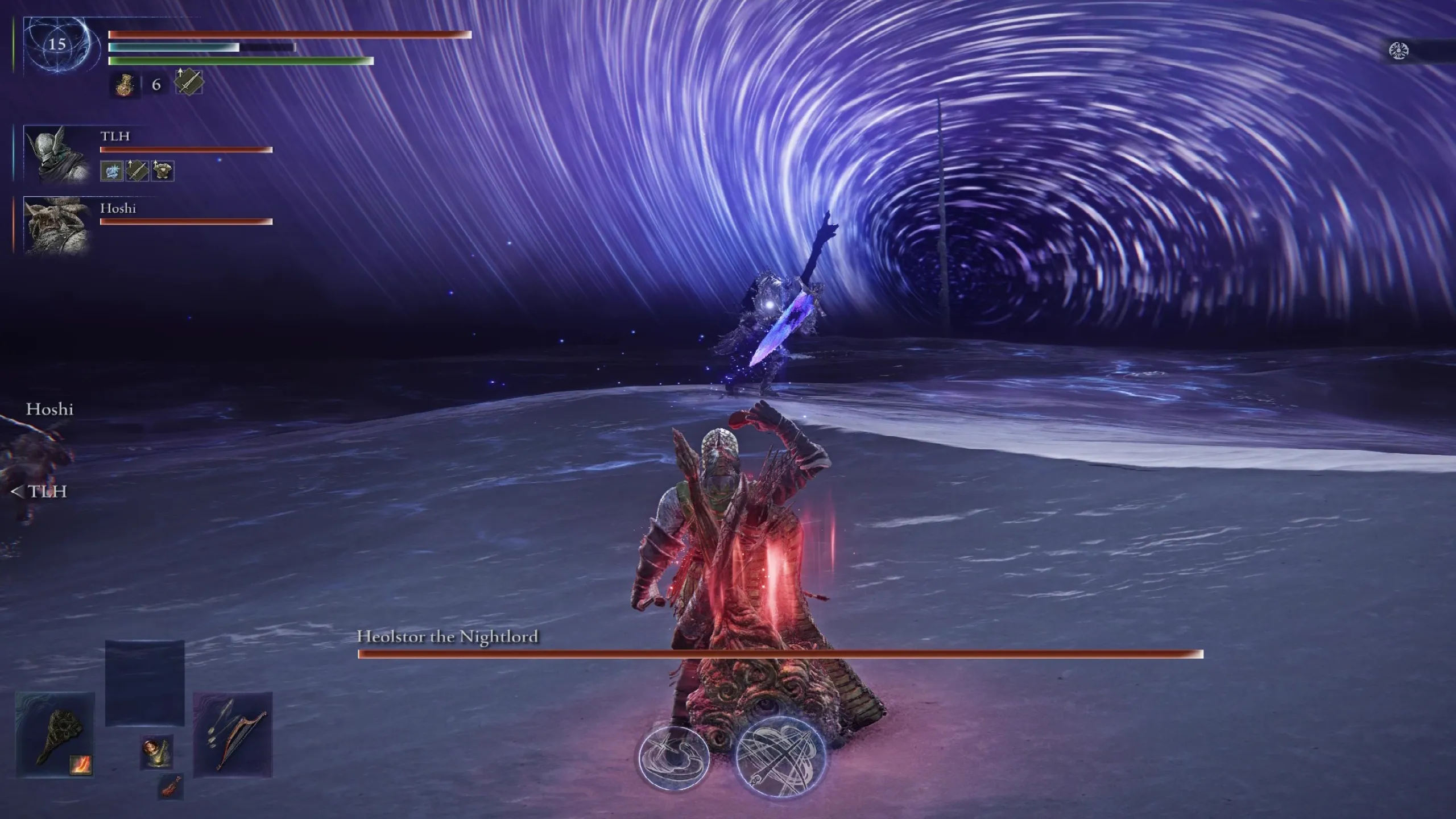Select the bow and arrows weapon slot

pyautogui.click(x=233, y=735)
